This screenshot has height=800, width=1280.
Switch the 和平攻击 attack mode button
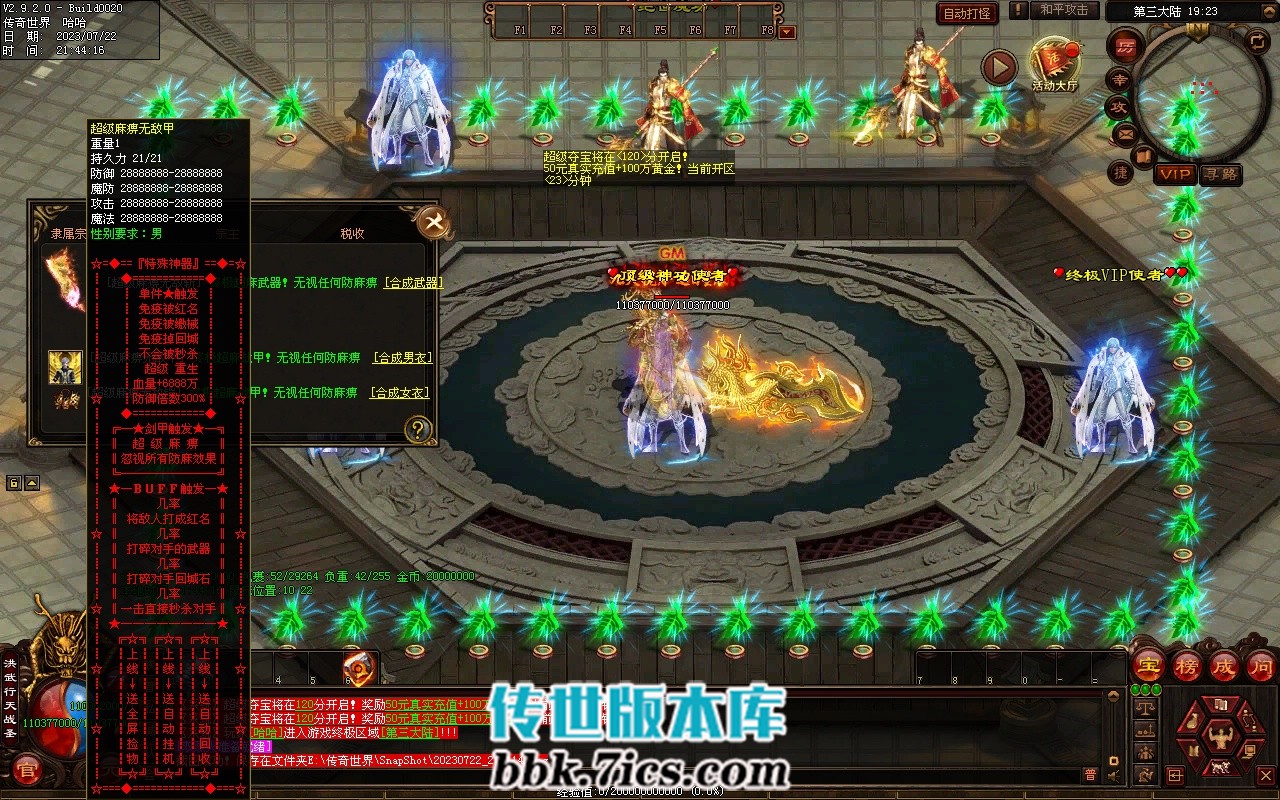pyautogui.click(x=1063, y=10)
